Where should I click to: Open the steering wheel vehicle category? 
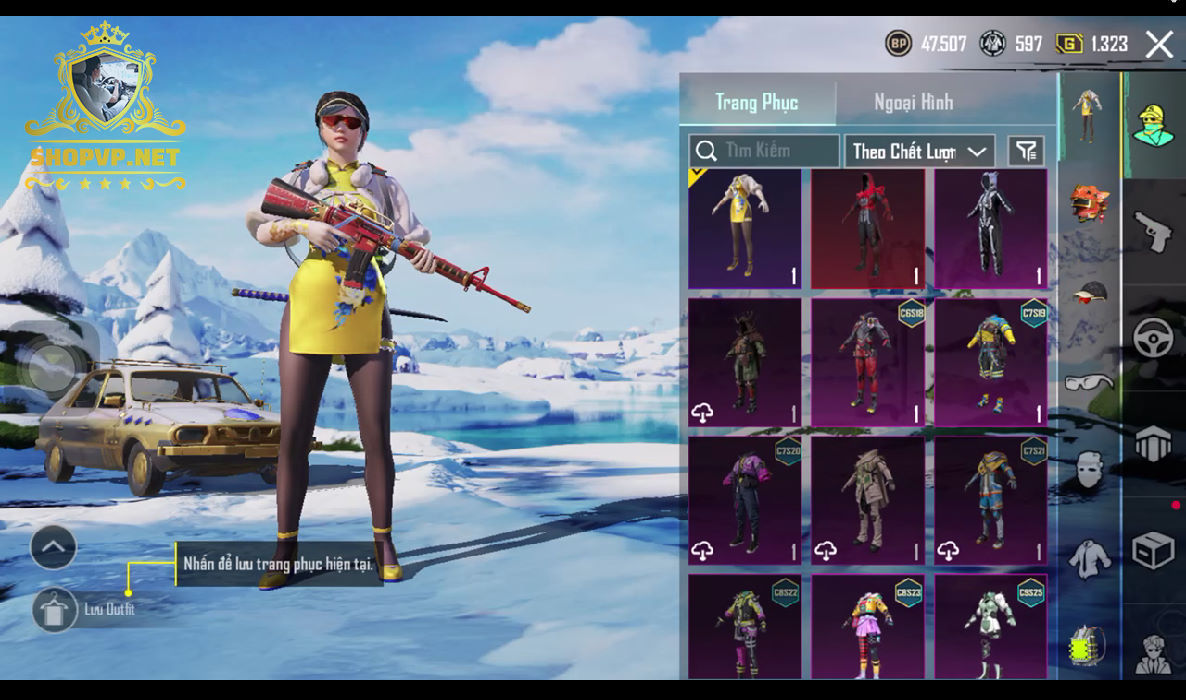pyautogui.click(x=1153, y=338)
